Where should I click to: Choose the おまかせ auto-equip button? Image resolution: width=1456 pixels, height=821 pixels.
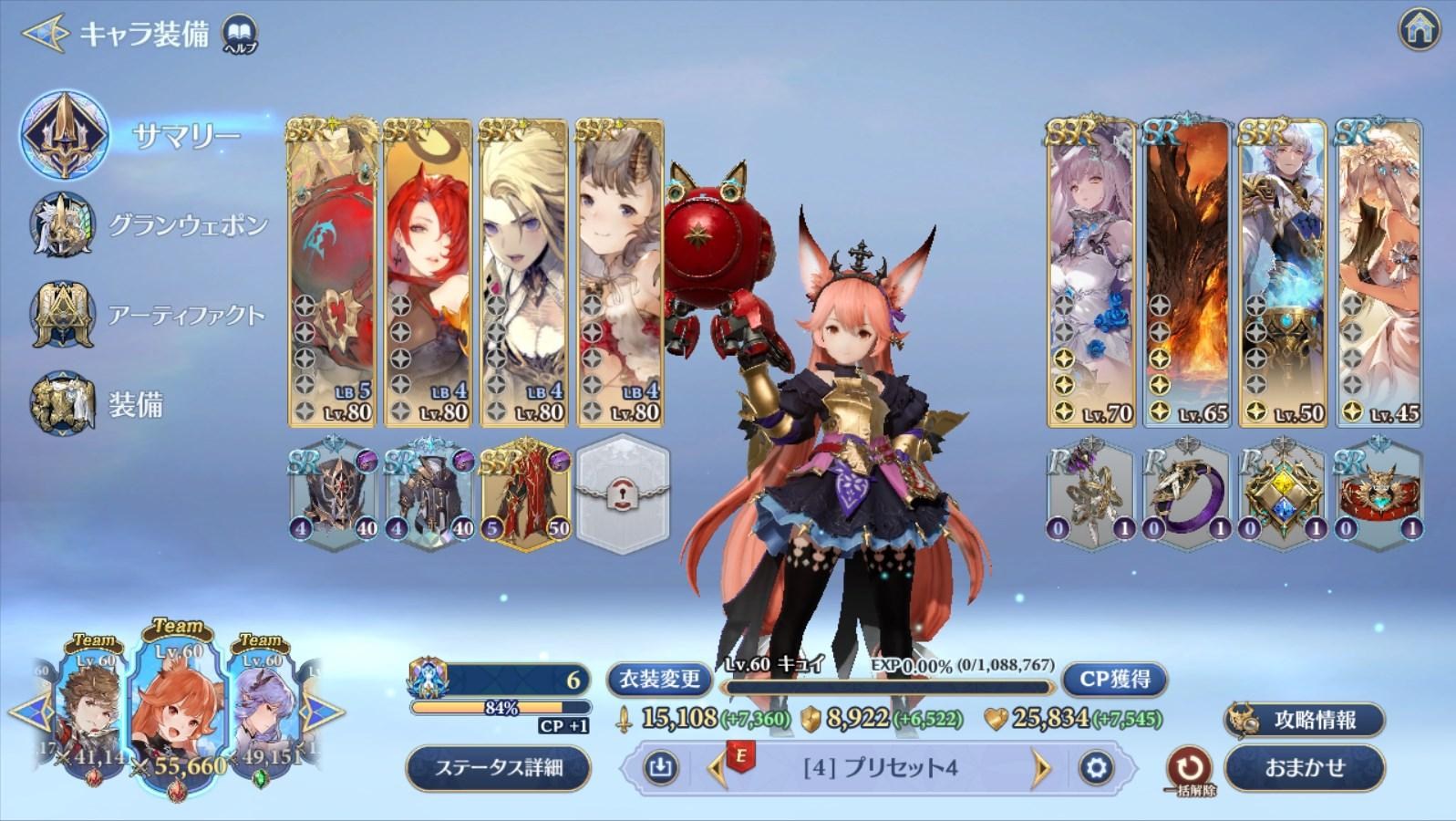coord(1305,768)
